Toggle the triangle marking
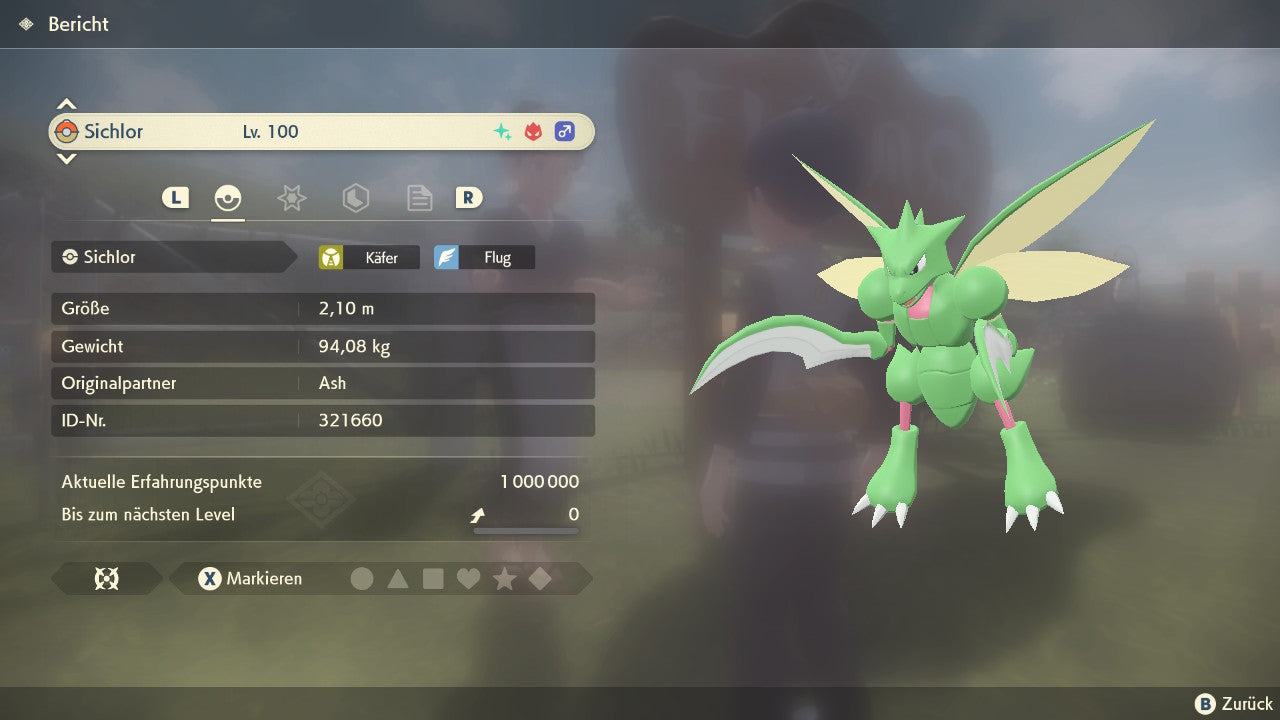This screenshot has width=1280, height=720. 398,579
